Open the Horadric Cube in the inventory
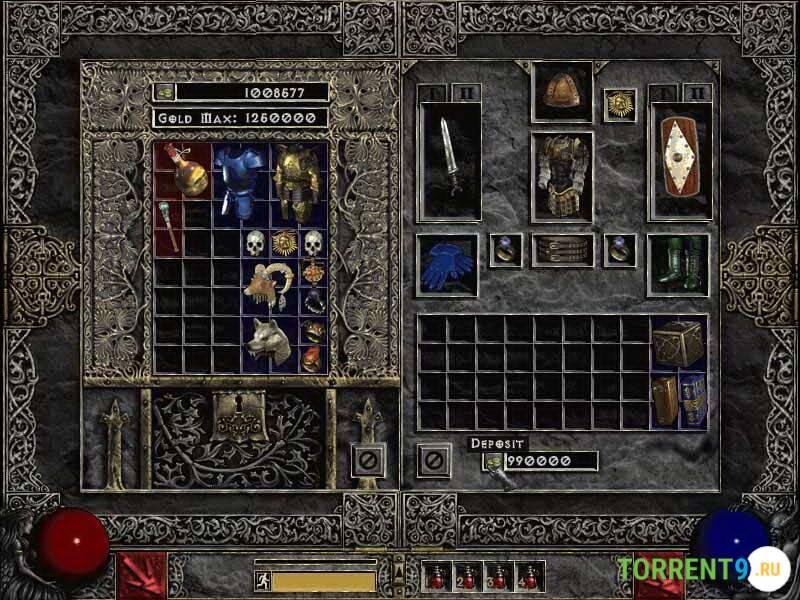The height and width of the screenshot is (600, 800). pos(678,344)
